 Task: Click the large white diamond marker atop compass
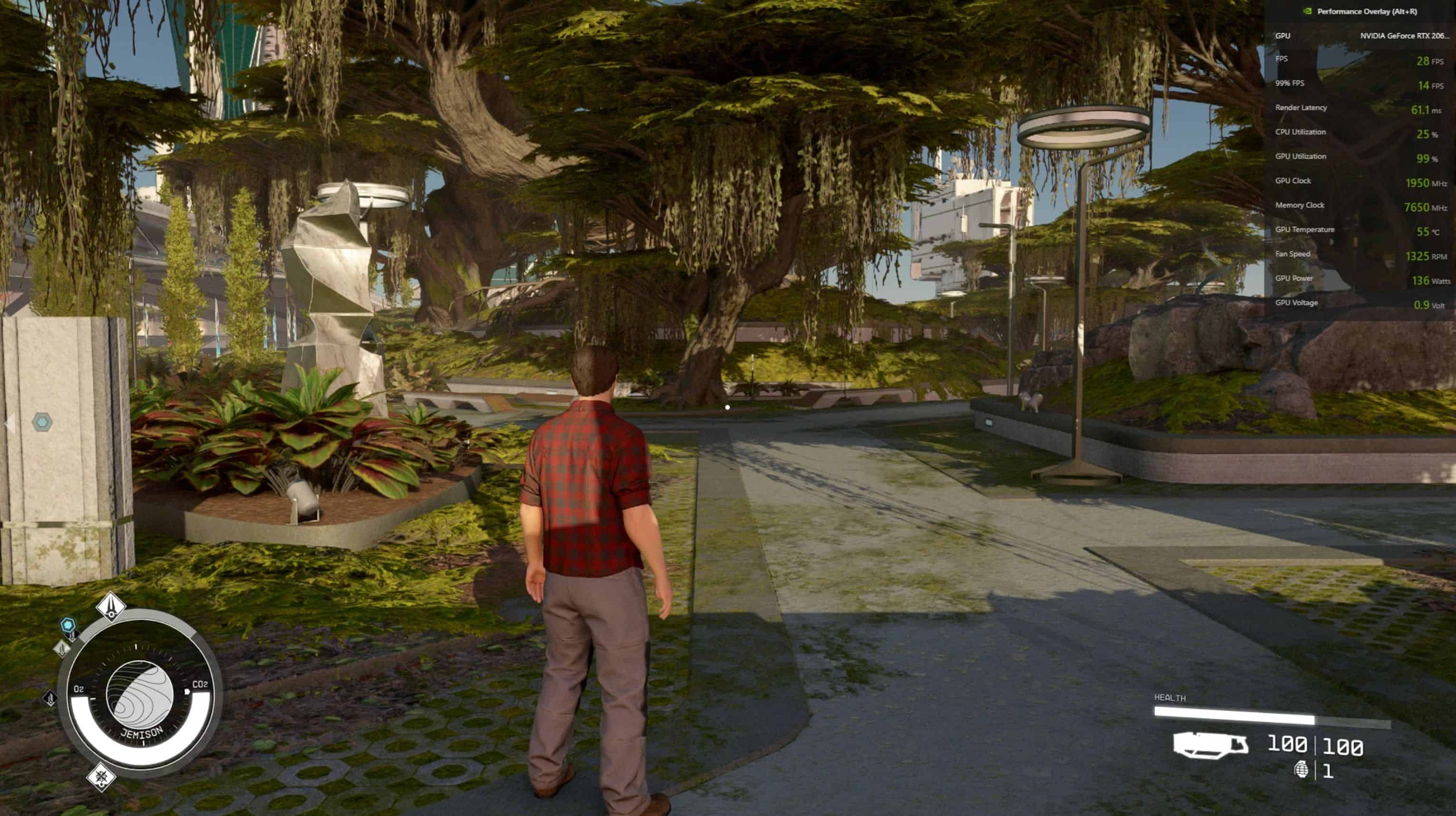tap(111, 606)
